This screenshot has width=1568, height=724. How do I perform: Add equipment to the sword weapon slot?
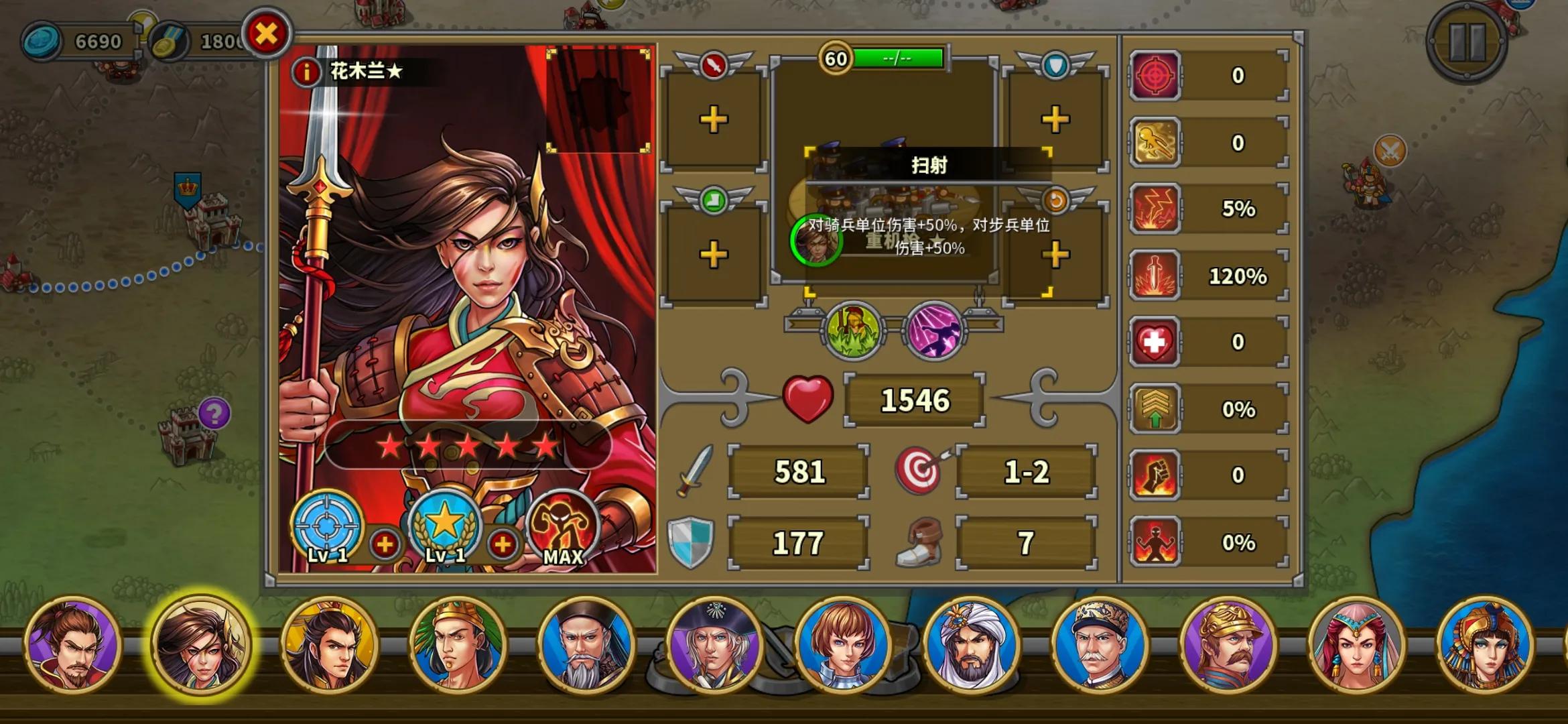pos(714,120)
